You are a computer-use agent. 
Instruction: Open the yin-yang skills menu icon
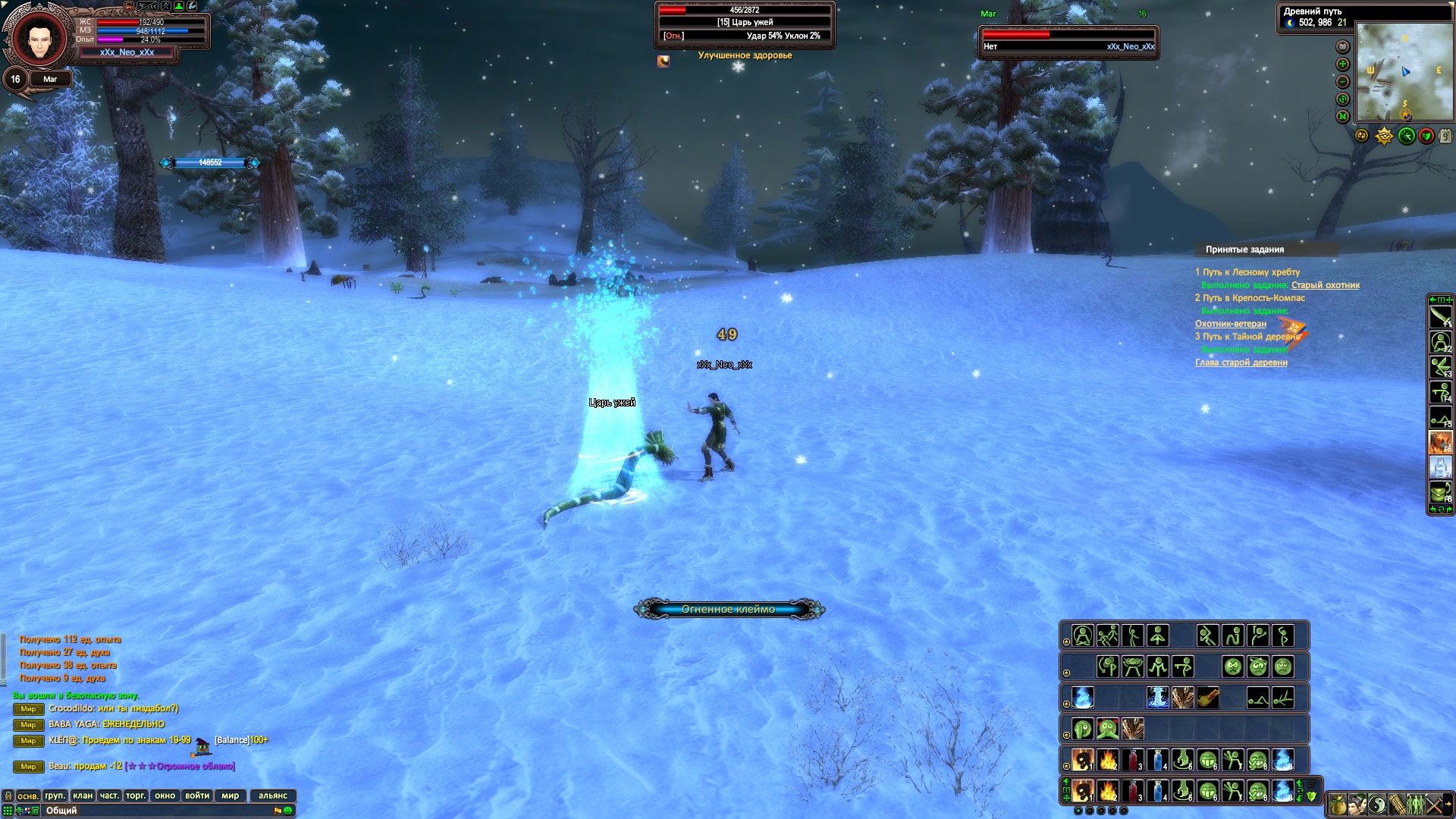coord(1377,805)
